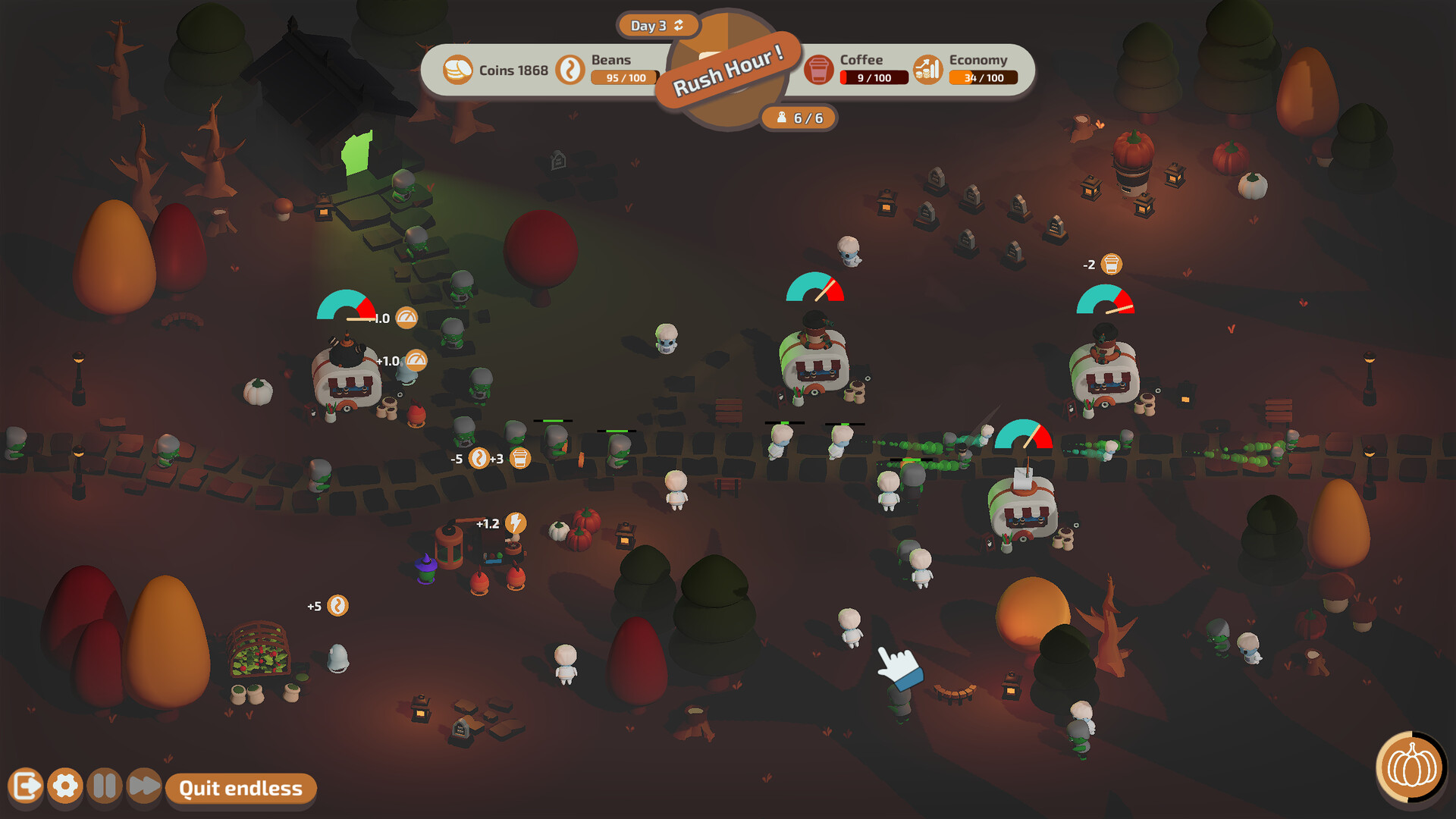Screen dimensions: 1456x819
Task: Pause the game
Action: click(x=105, y=786)
